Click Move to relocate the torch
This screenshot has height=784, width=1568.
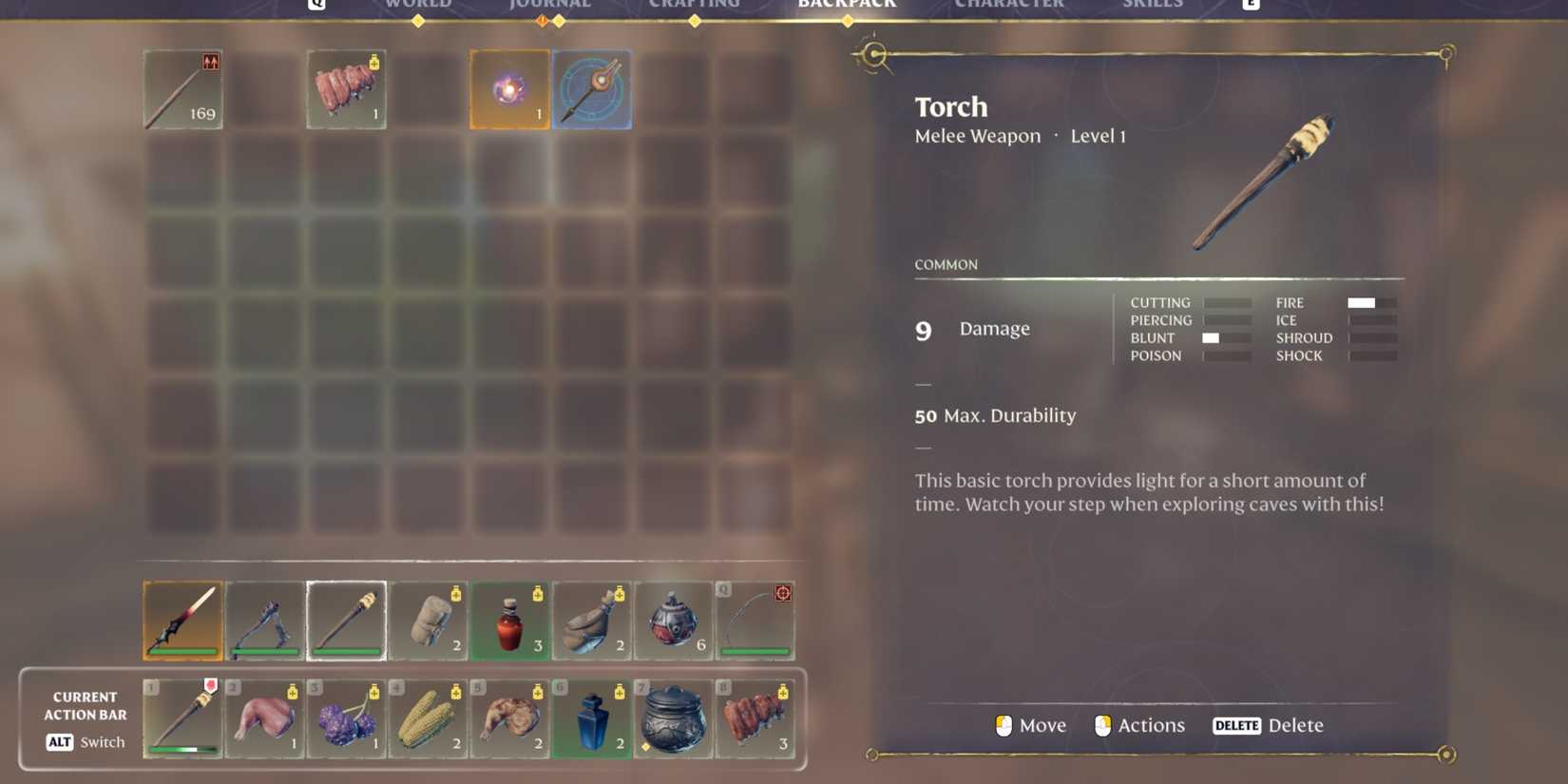[1031, 725]
